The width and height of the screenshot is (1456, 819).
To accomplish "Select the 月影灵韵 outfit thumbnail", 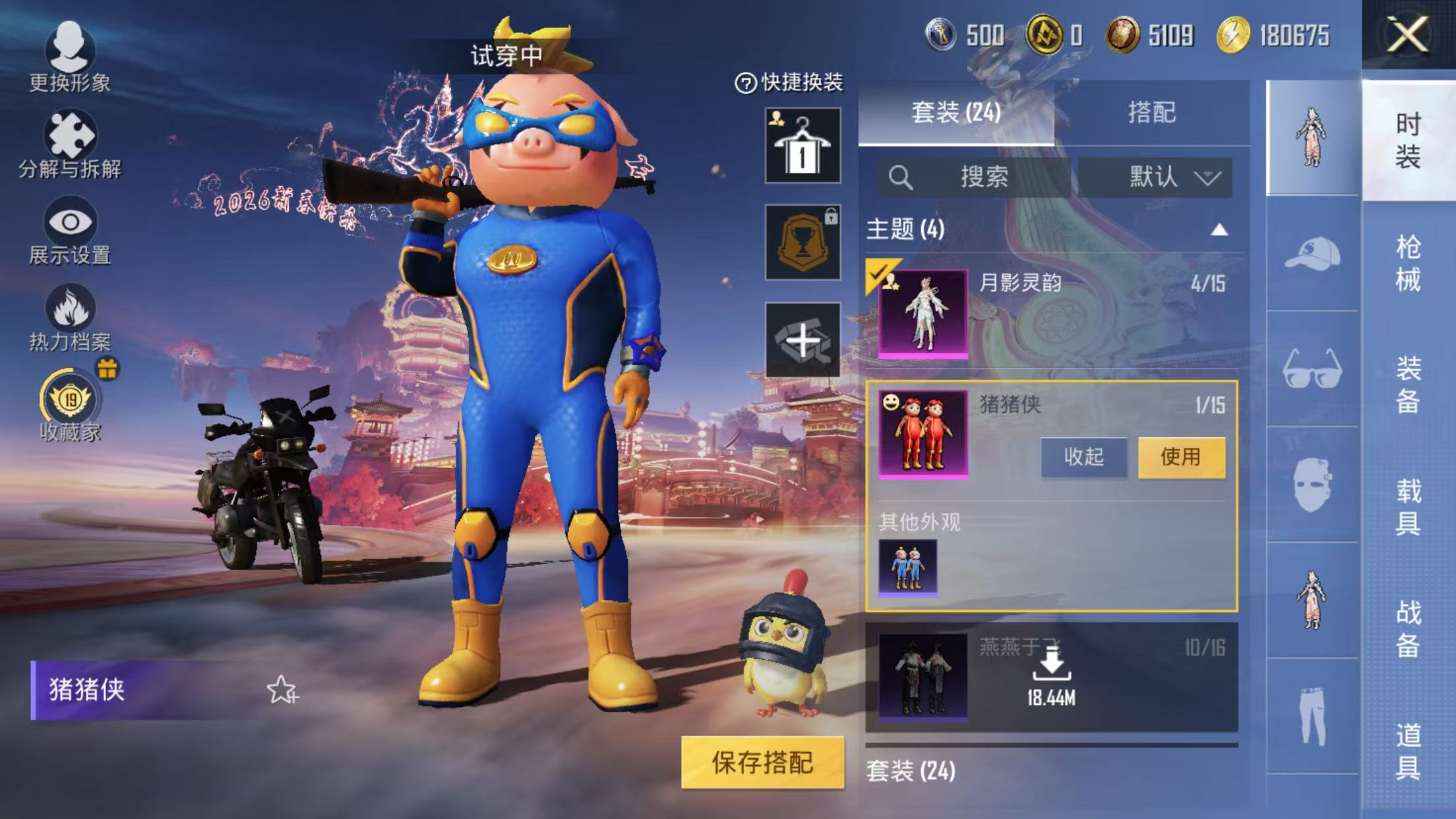I will click(923, 313).
